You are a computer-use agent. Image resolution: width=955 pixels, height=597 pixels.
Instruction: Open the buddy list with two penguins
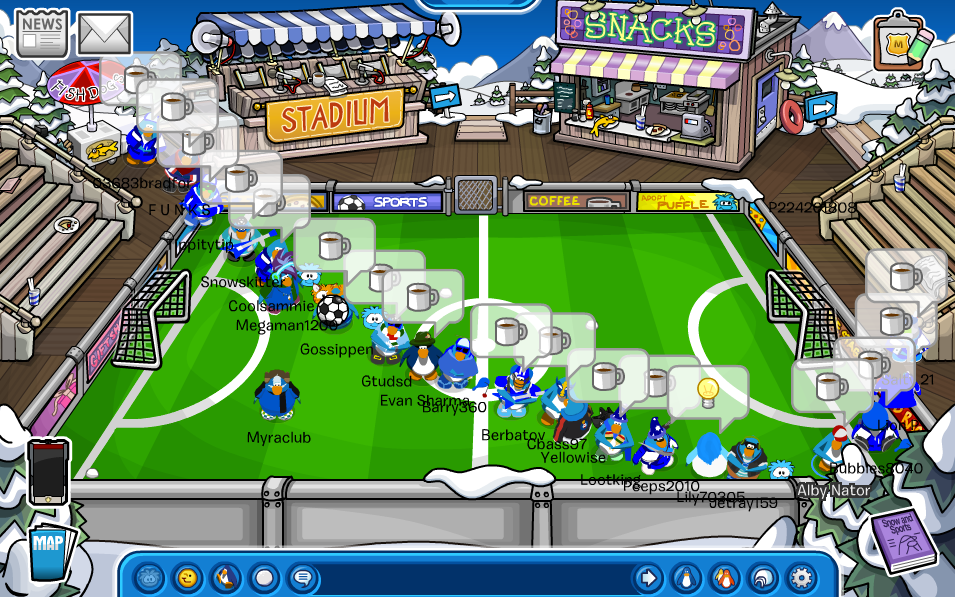pos(724,577)
